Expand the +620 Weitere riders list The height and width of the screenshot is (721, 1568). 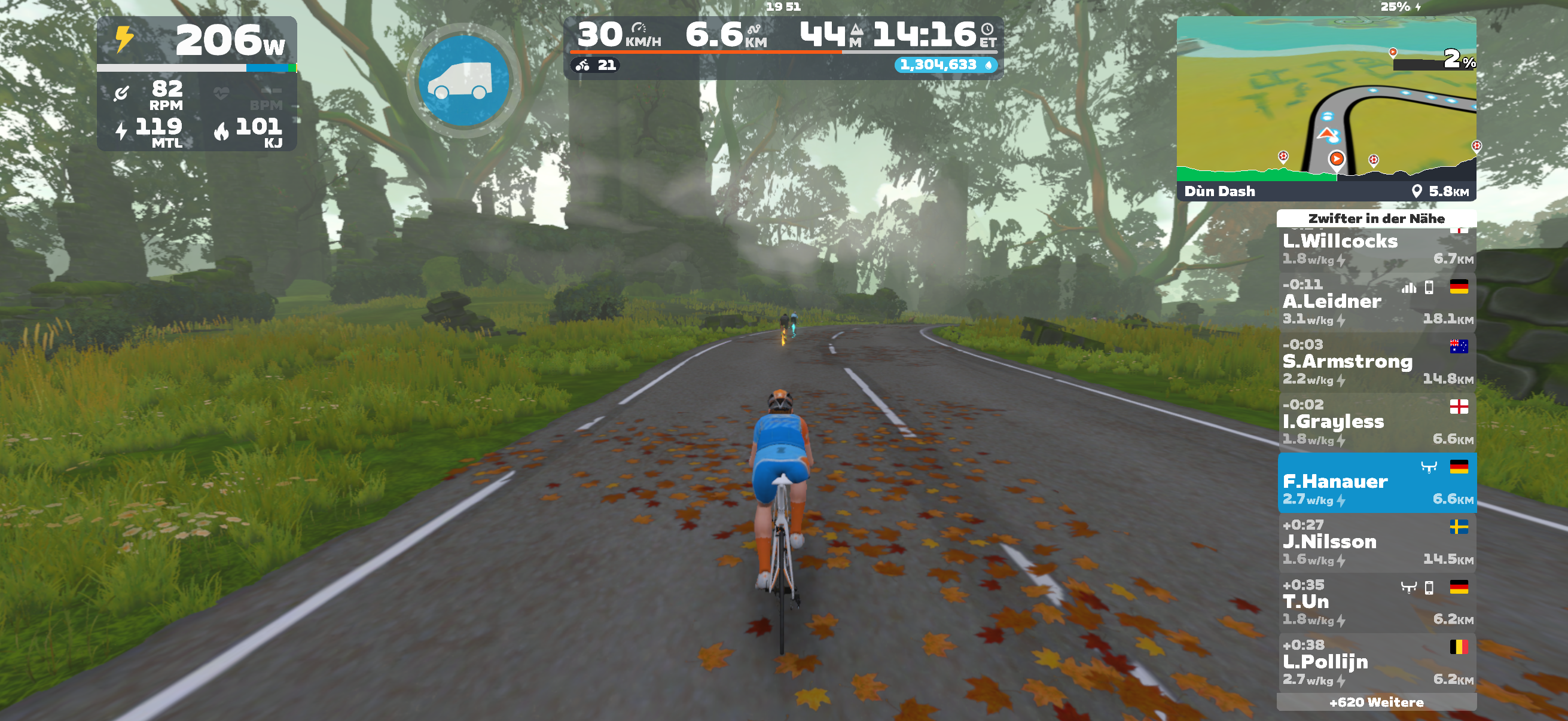[x=1375, y=702]
